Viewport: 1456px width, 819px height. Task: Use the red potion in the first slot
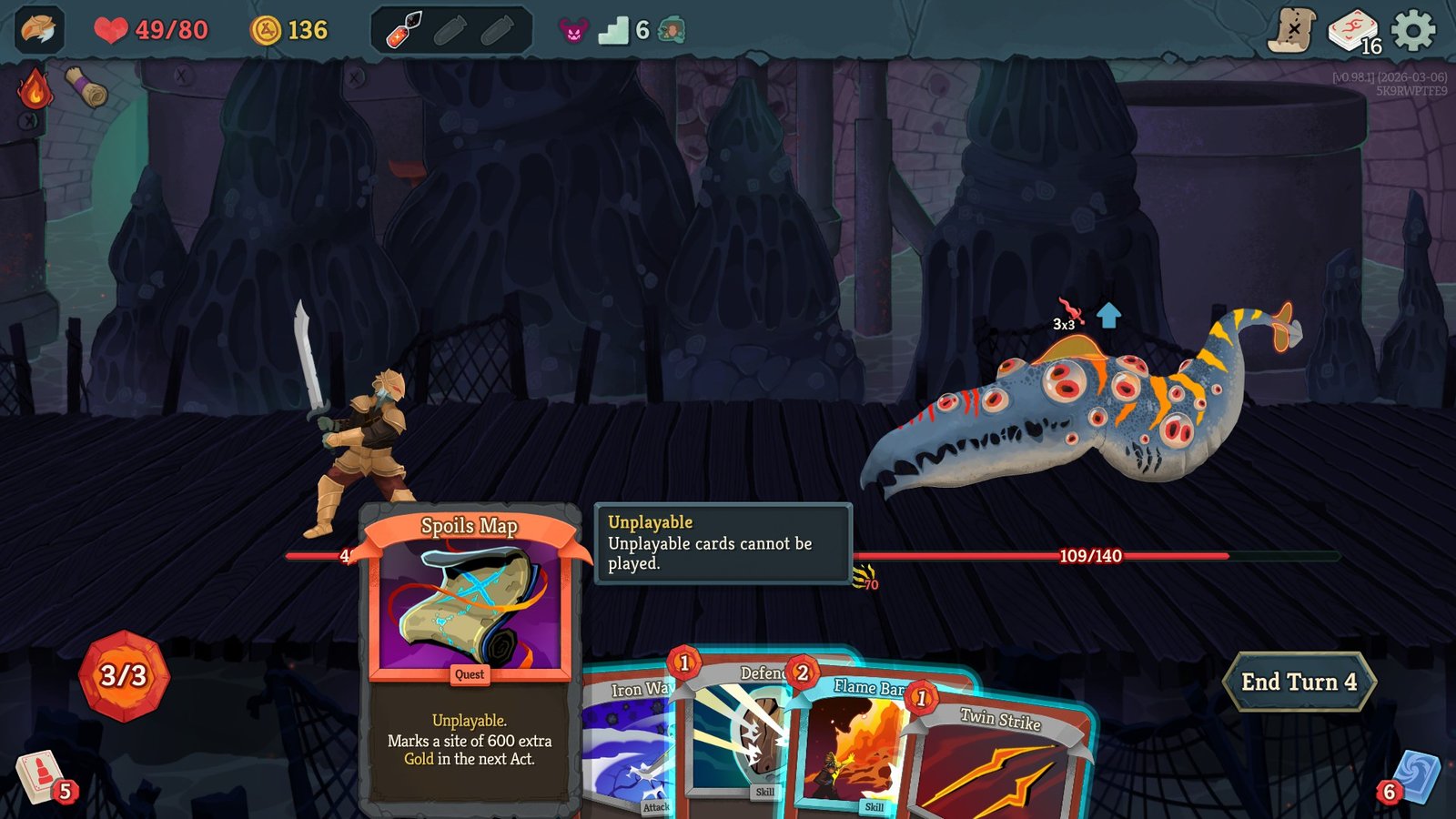[404, 31]
